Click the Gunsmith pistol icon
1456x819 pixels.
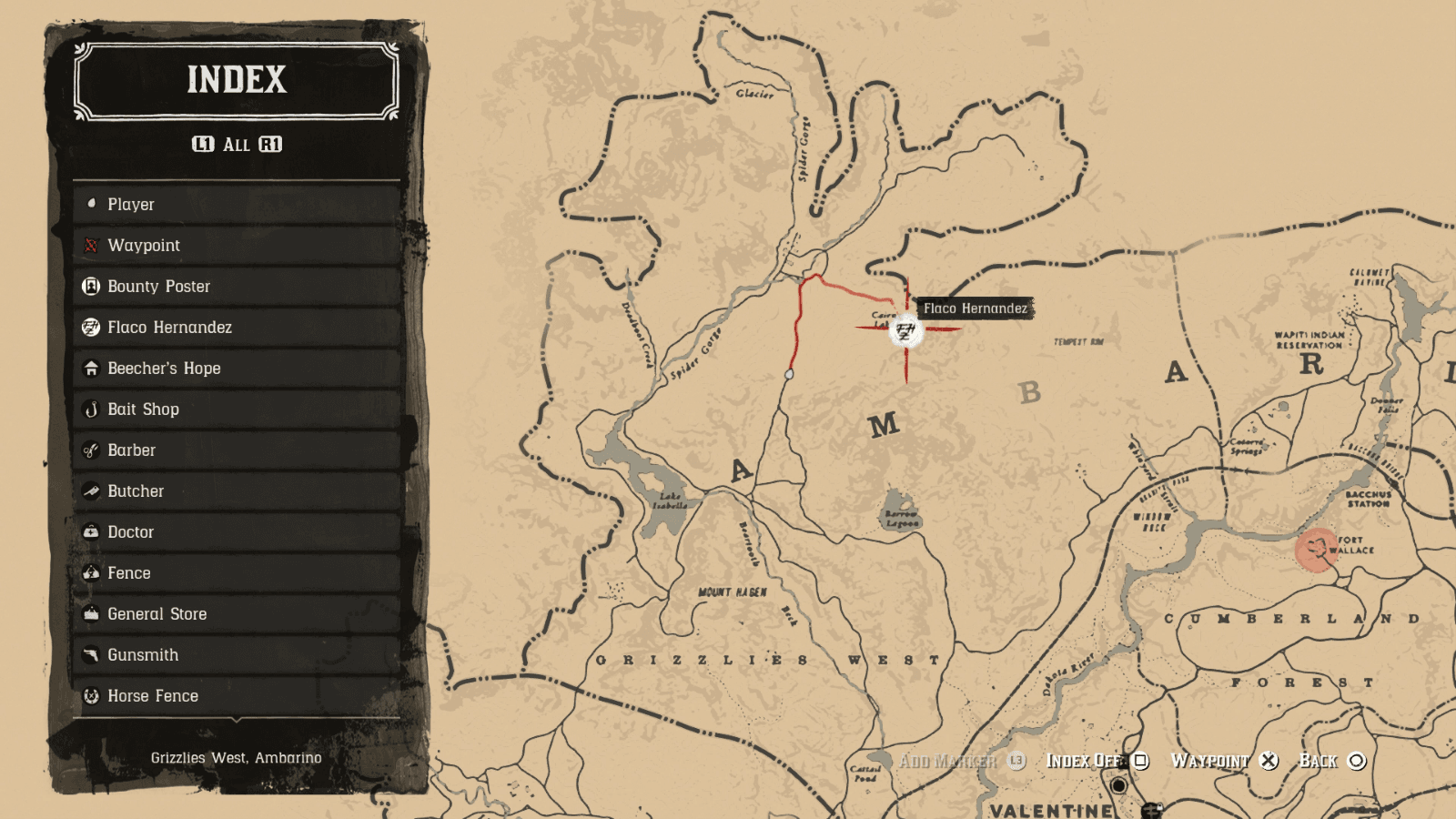pos(90,654)
